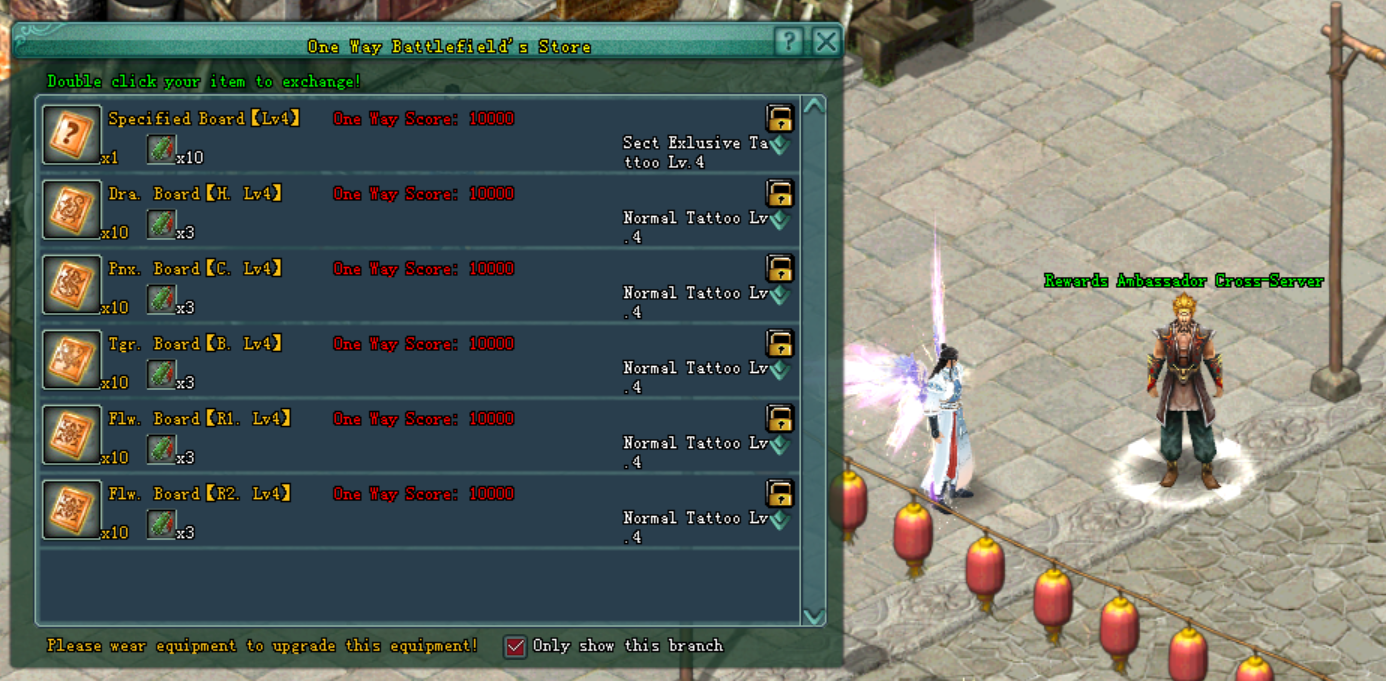Choose the Flw. Board R1. Lv4 icon
1386x681 pixels.
coord(71,435)
